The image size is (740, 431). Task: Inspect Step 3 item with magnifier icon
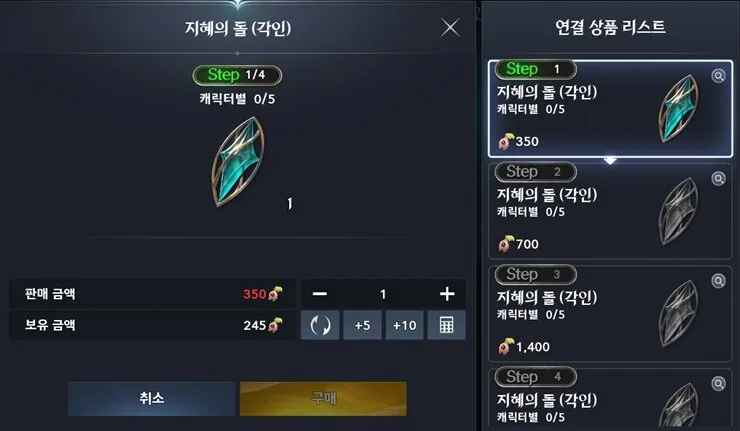tap(717, 280)
